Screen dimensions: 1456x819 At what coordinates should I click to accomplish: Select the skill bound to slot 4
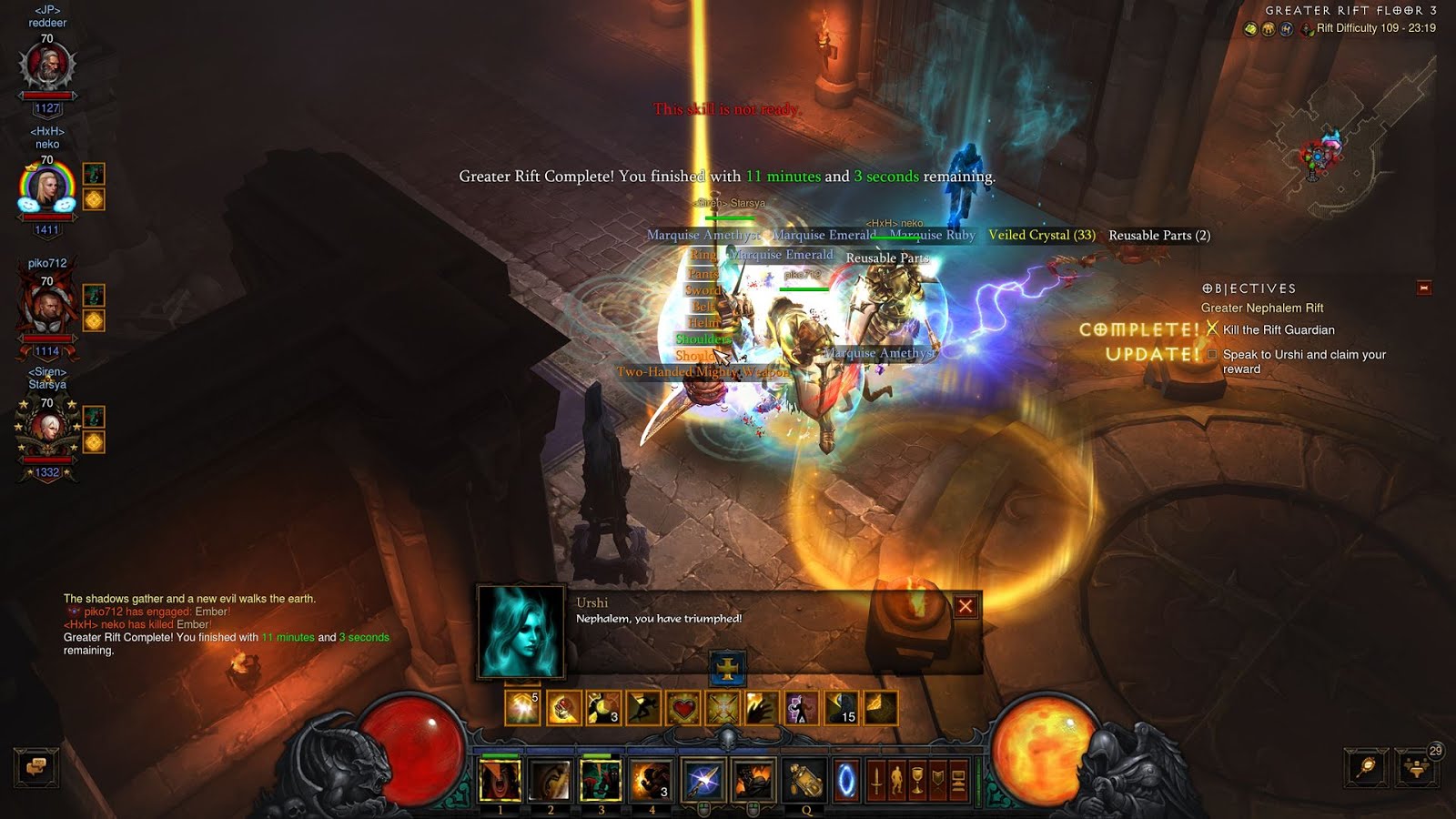tap(653, 779)
